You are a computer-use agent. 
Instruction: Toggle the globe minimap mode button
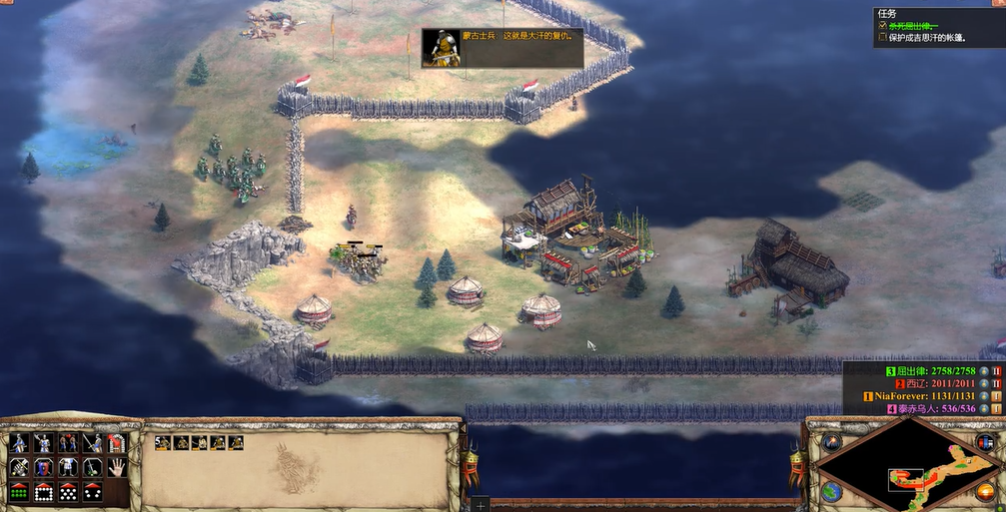(x=832, y=492)
